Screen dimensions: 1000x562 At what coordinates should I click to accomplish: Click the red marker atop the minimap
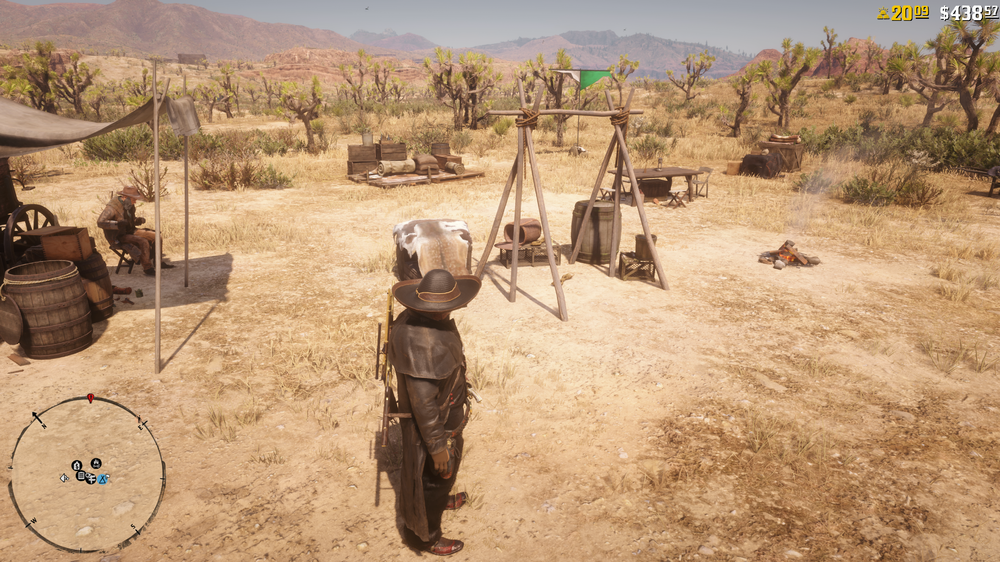(x=90, y=398)
